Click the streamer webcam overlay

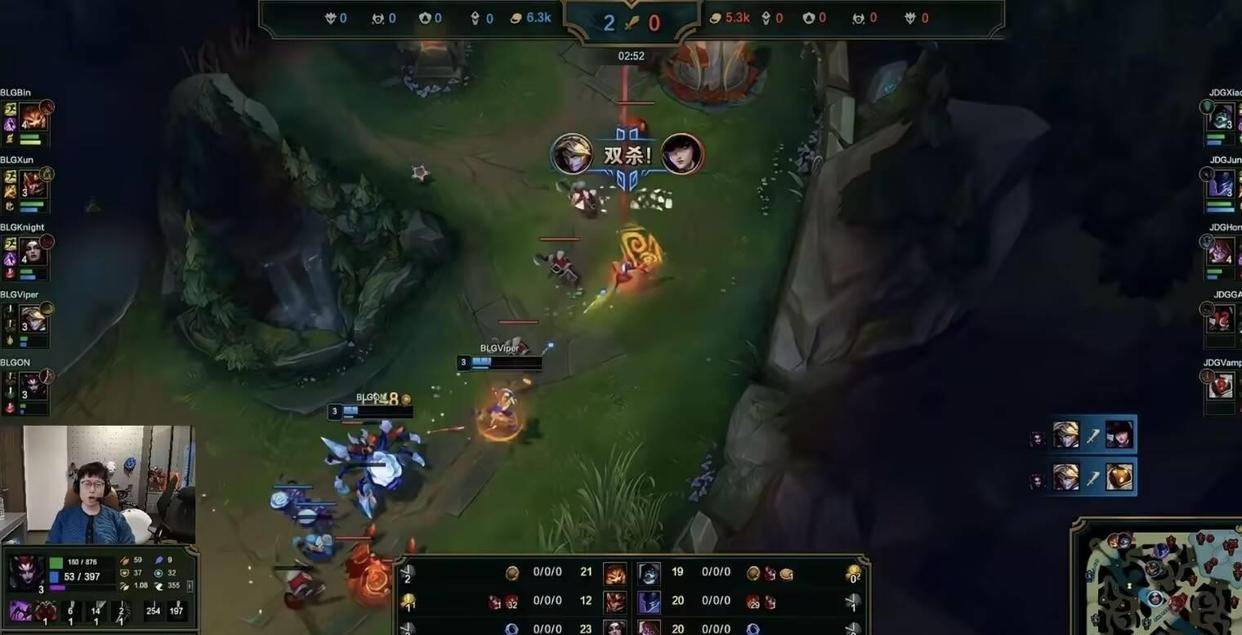tap(98, 485)
